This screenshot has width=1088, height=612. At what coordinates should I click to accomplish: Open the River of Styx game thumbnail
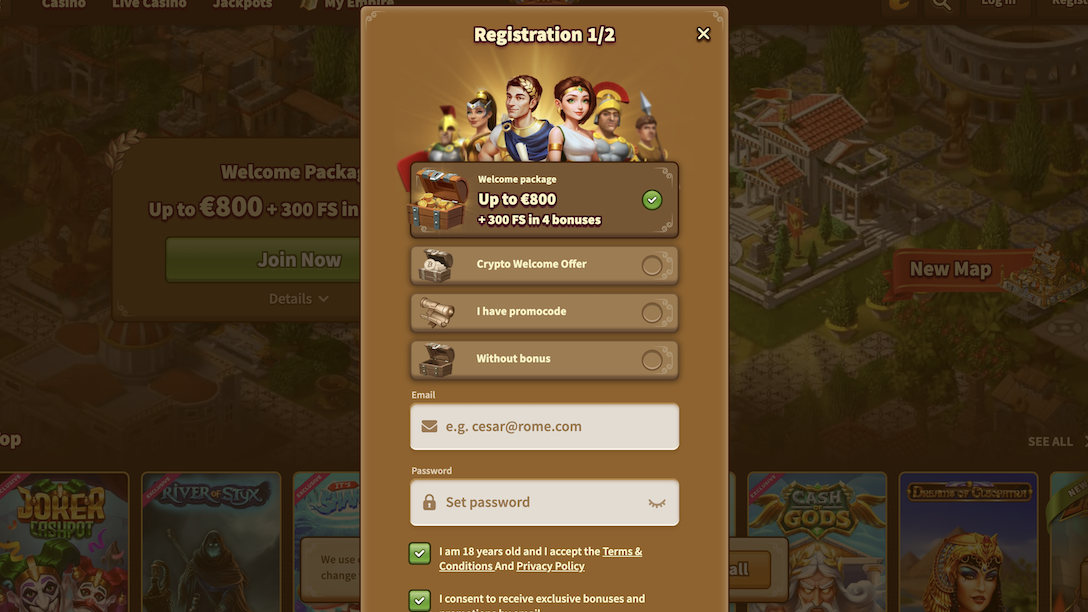[x=211, y=540]
